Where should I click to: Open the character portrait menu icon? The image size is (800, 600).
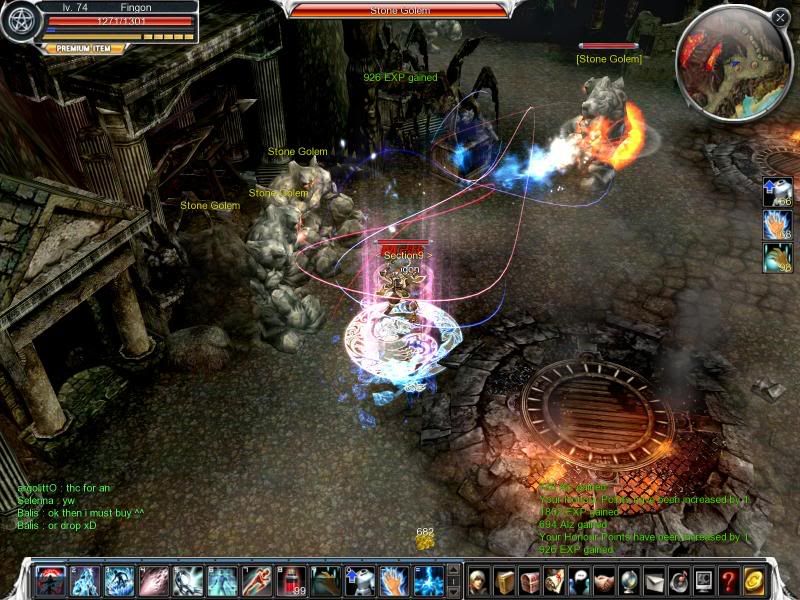point(481,580)
